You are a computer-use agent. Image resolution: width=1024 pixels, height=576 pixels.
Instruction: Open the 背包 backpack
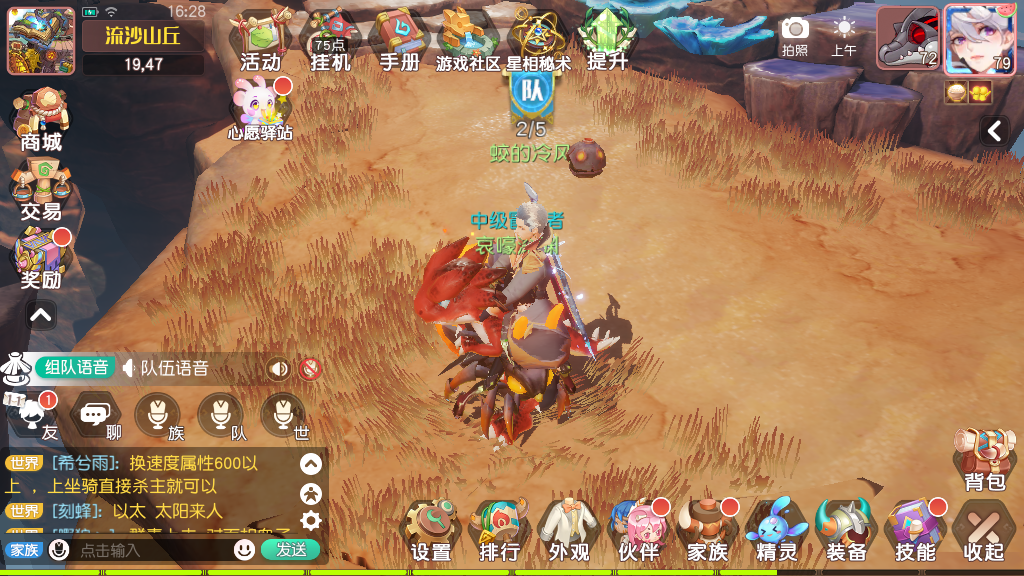coord(984,460)
